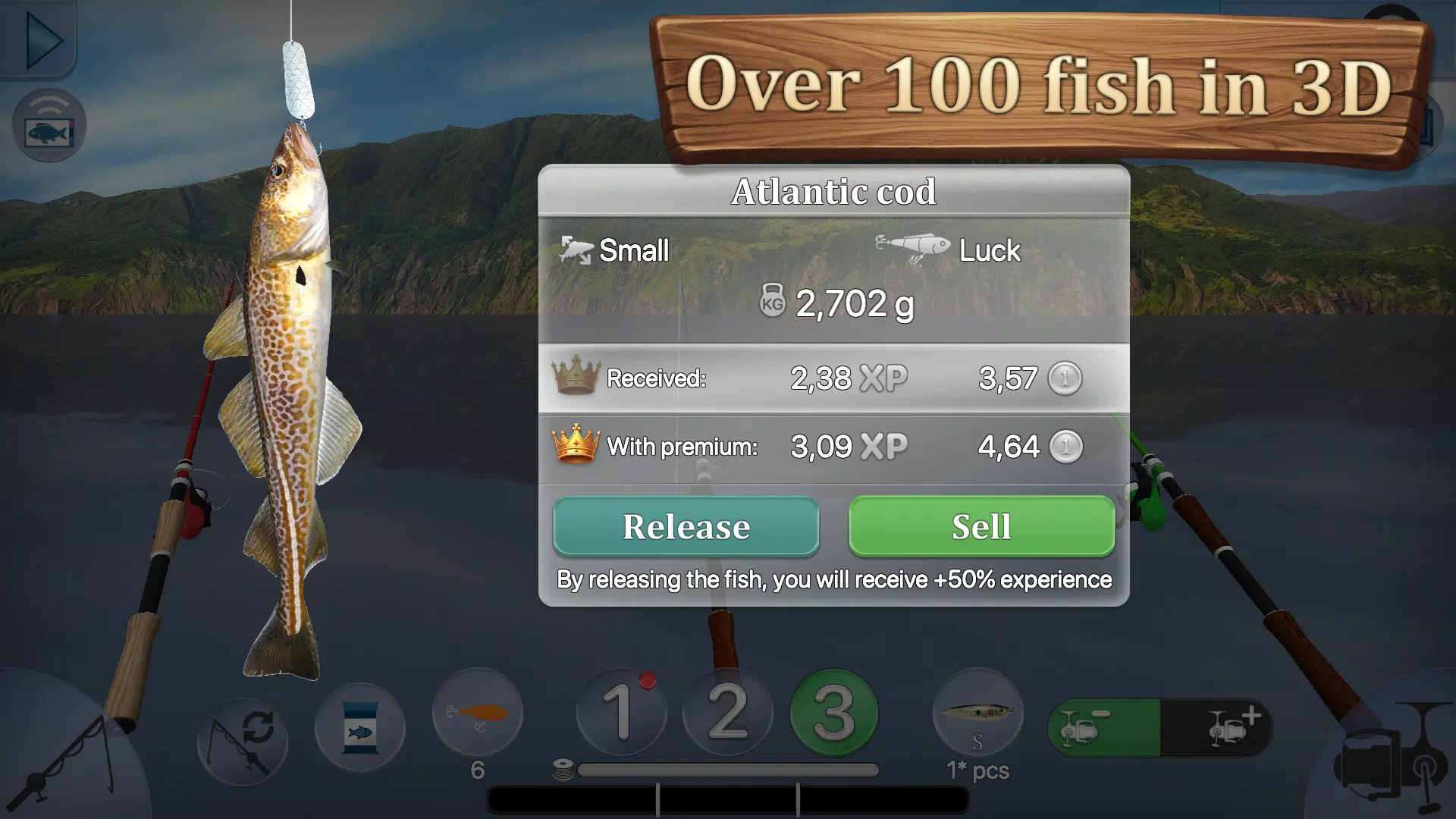
Task: Sell the Atlantic cod for coins
Action: (982, 526)
